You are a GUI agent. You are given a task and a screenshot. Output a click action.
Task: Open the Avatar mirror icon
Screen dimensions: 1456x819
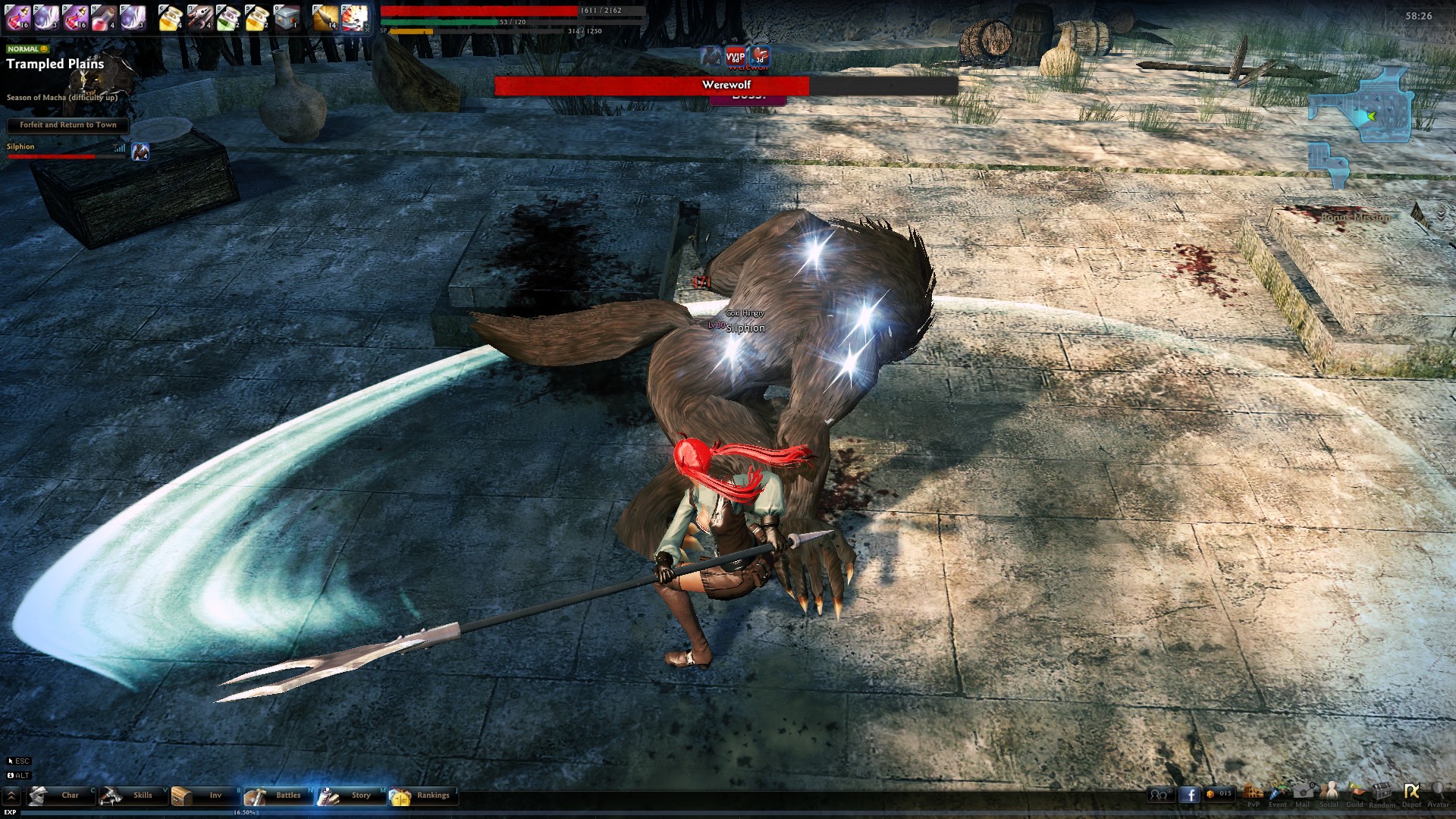point(1438,793)
